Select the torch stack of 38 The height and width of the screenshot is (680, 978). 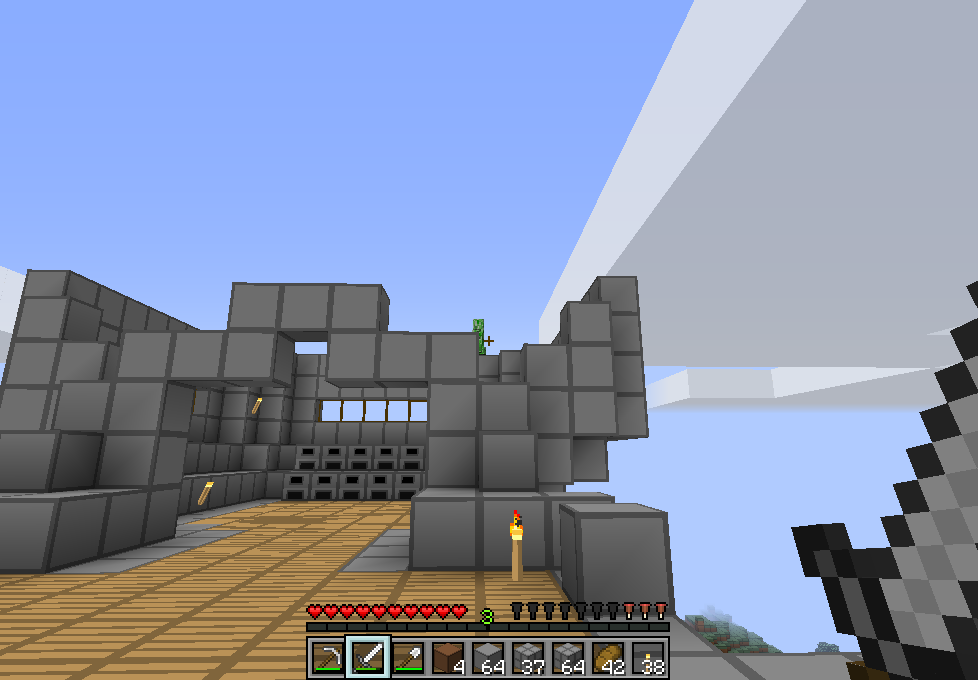(x=647, y=657)
